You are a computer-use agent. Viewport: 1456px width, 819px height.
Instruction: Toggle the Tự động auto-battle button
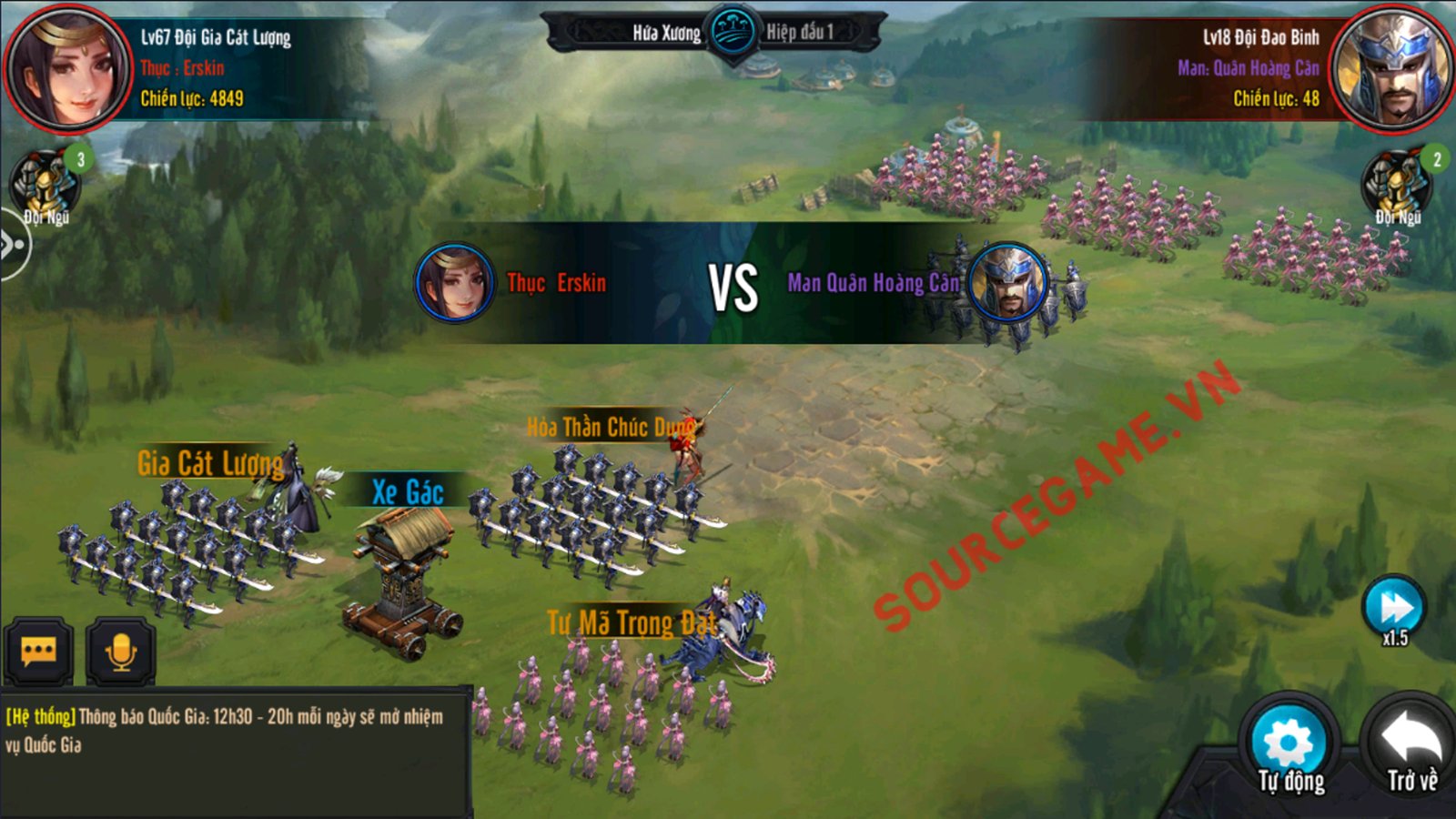coord(1289,746)
